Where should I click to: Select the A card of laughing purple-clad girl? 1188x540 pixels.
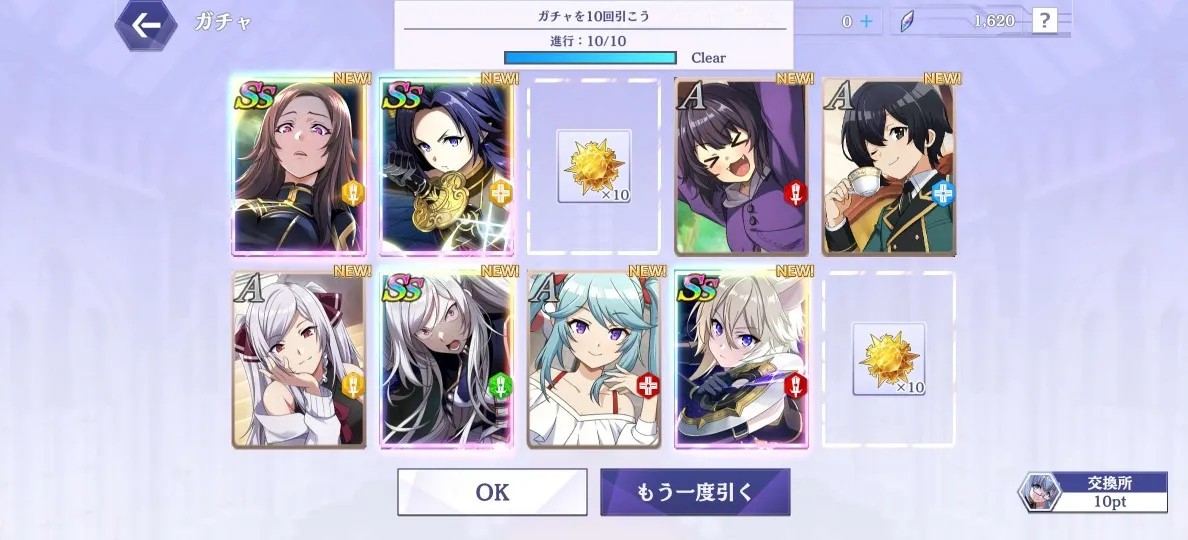(741, 167)
